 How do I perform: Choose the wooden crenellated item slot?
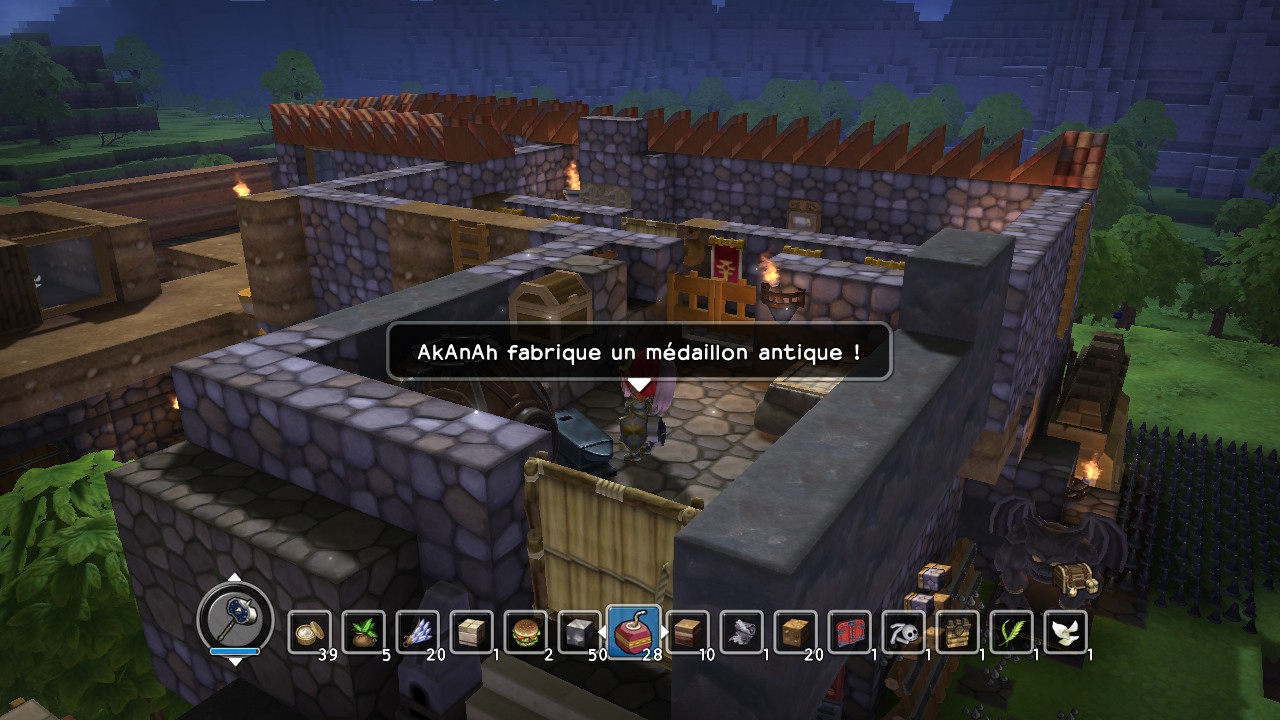[957, 632]
